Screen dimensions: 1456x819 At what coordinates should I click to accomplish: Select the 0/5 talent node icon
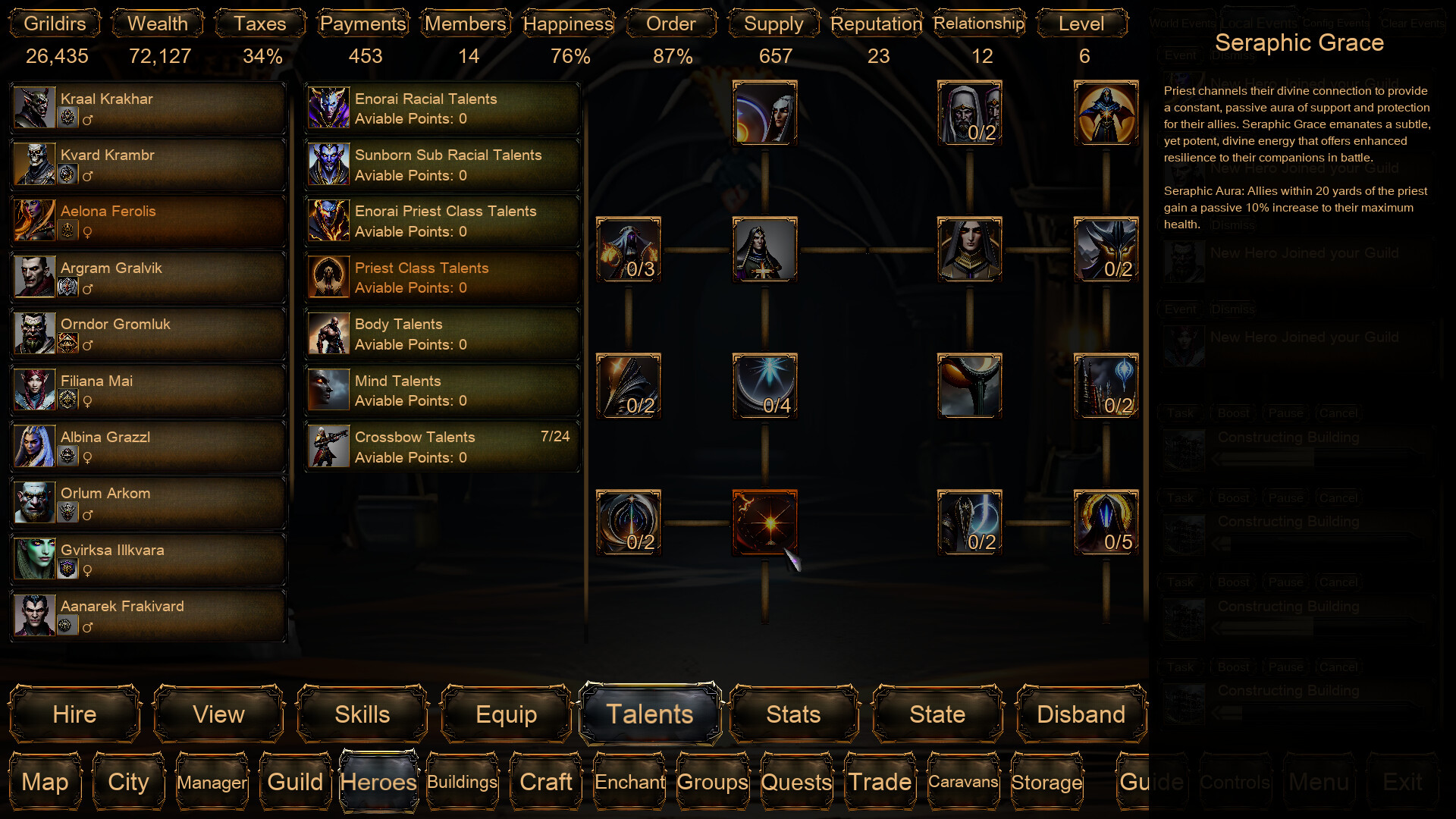point(1106,522)
